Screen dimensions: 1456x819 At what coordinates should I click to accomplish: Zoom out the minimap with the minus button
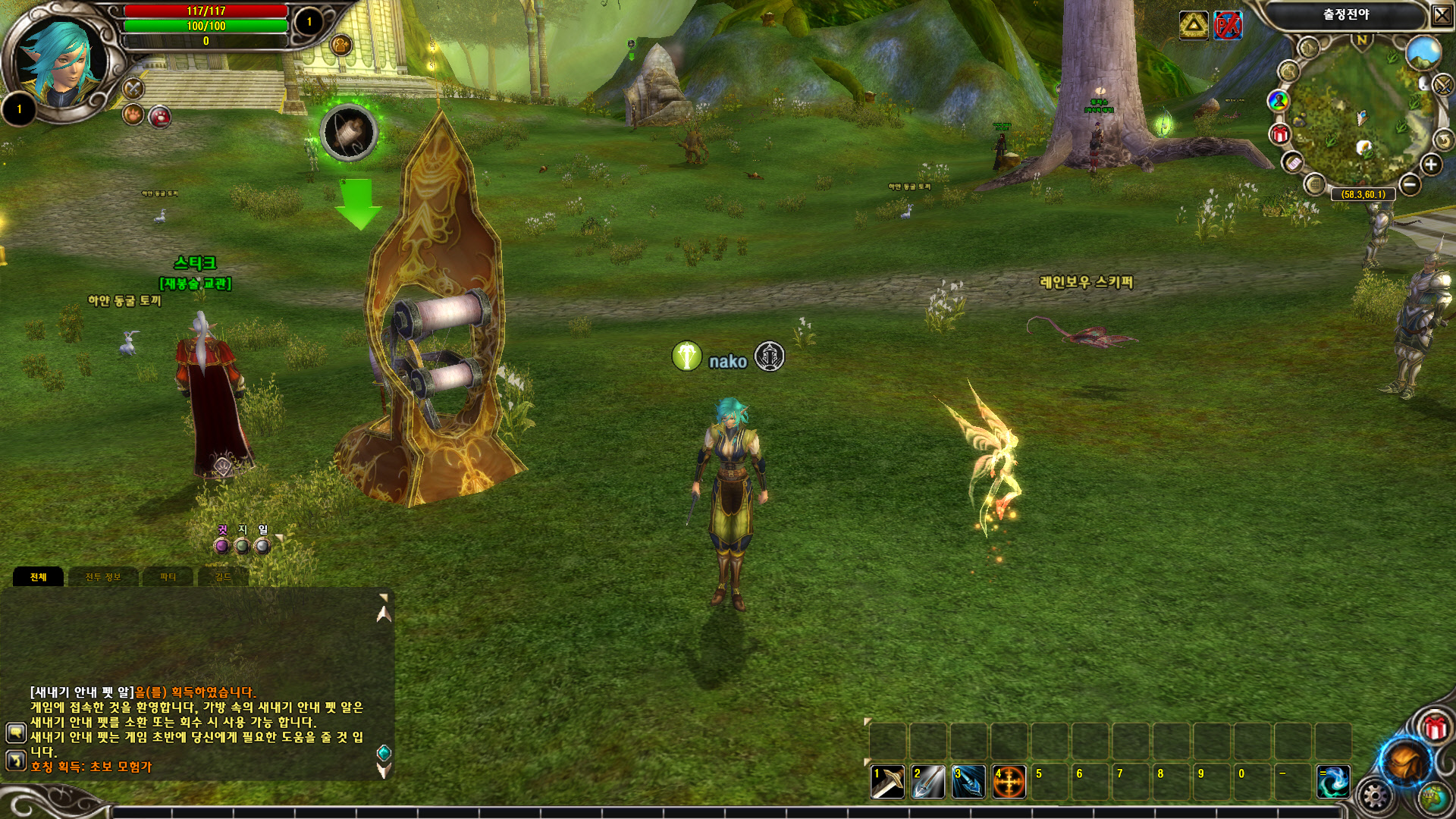(x=1410, y=184)
